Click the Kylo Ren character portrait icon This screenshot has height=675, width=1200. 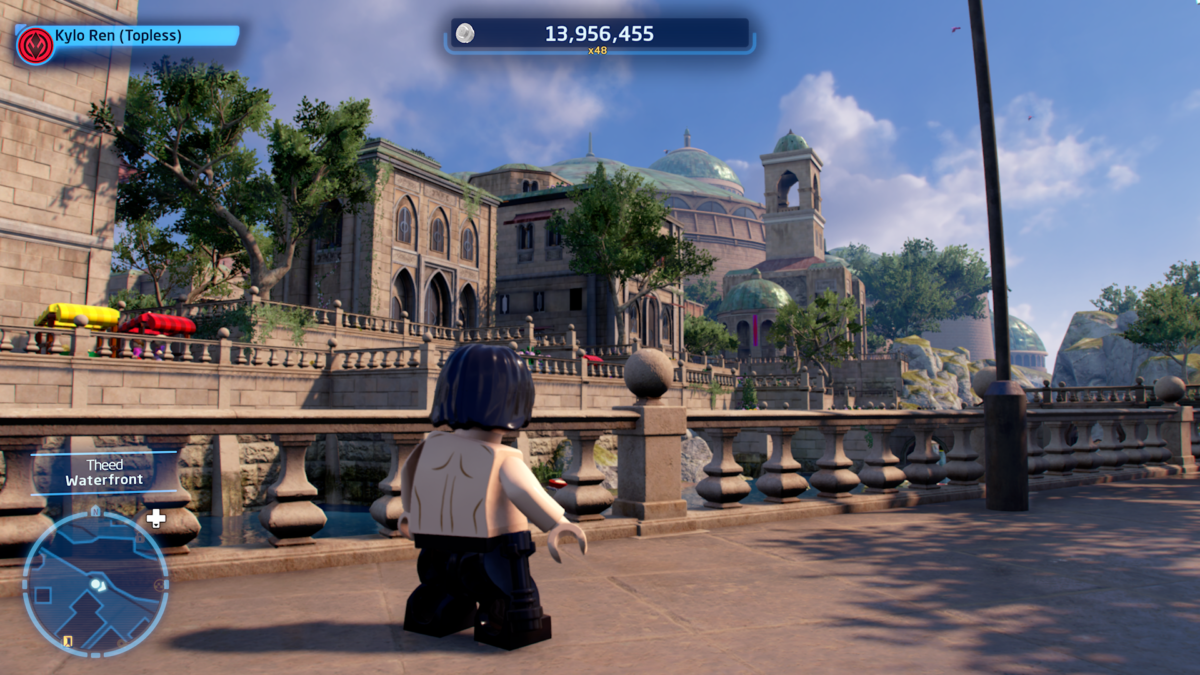click(35, 45)
